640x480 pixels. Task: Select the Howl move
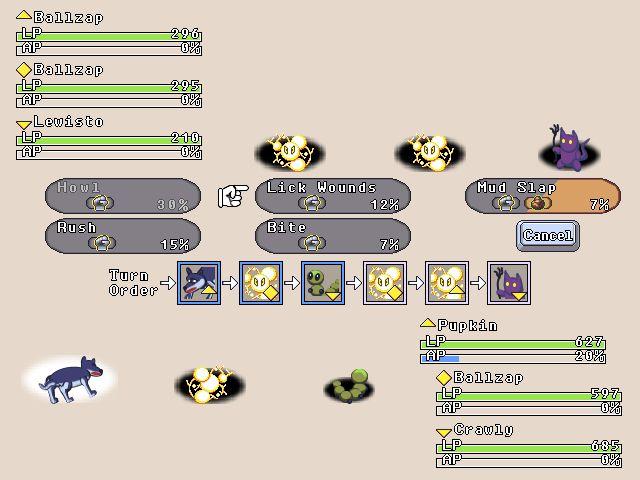123,196
